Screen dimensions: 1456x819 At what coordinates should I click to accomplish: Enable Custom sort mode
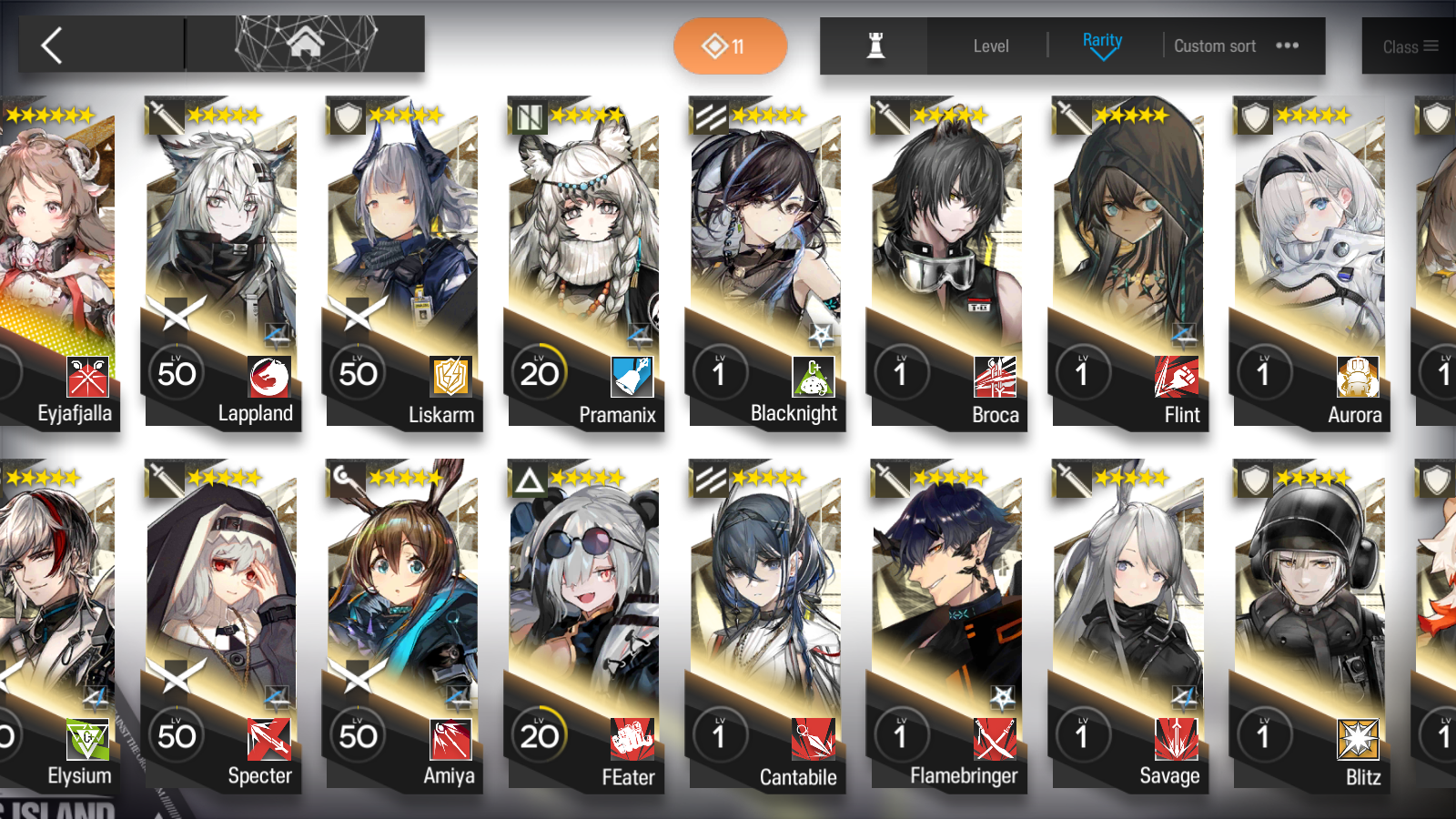[x=1215, y=45]
